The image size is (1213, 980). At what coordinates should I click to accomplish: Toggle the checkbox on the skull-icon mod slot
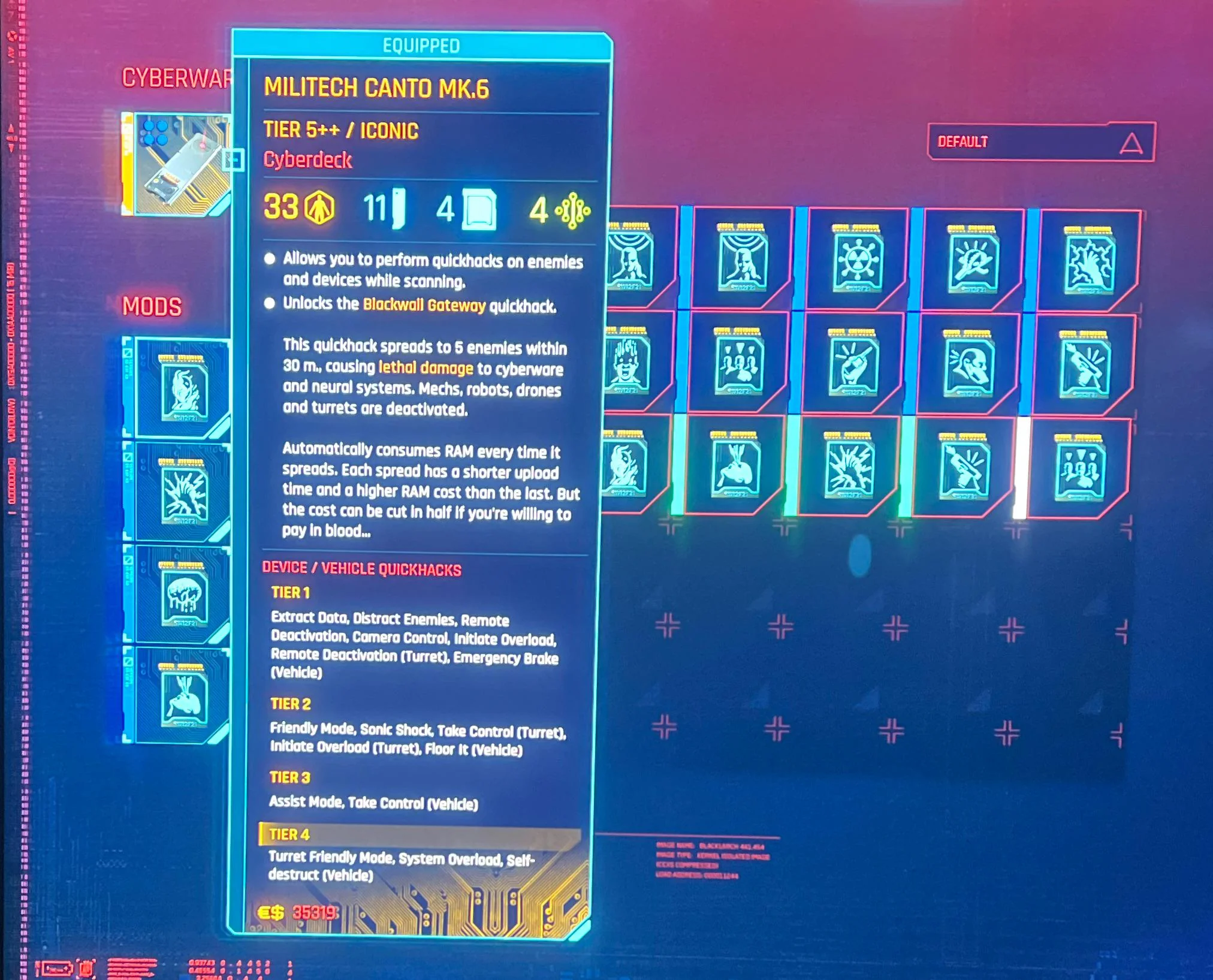127,560
